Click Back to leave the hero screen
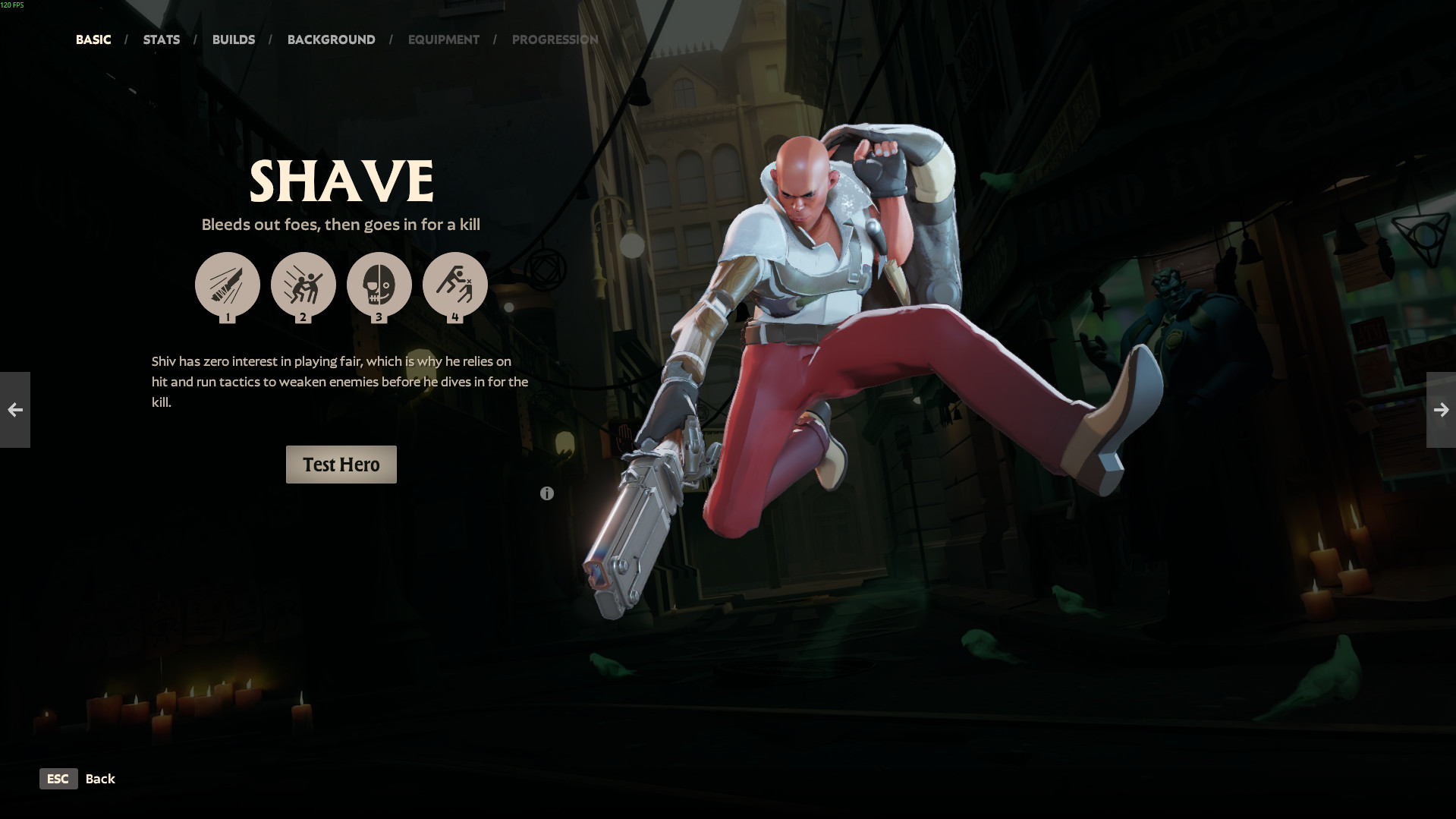The width and height of the screenshot is (1456, 819). click(x=101, y=778)
